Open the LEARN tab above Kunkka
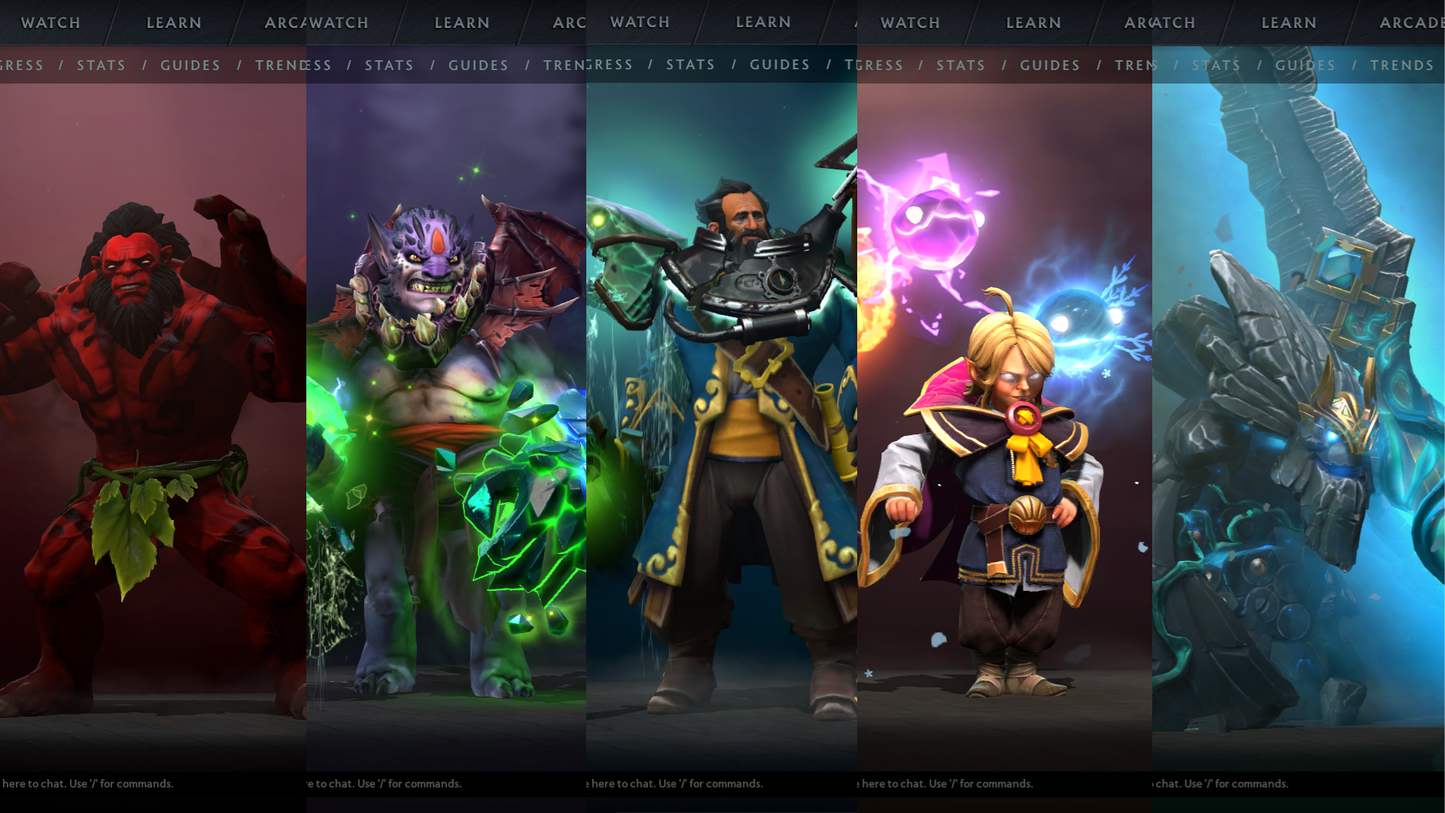The width and height of the screenshot is (1445, 813). pyautogui.click(x=764, y=22)
